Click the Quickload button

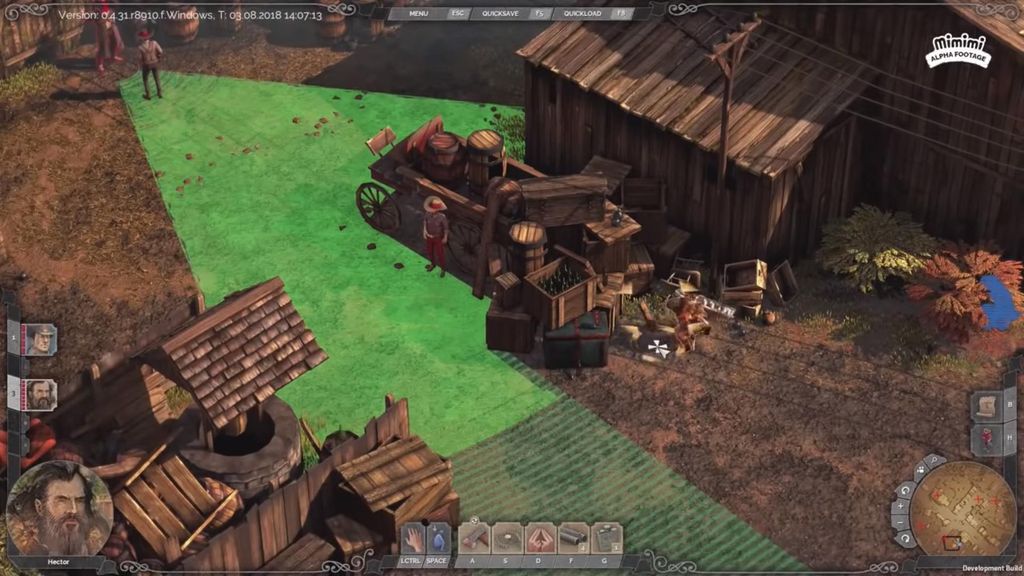[582, 13]
